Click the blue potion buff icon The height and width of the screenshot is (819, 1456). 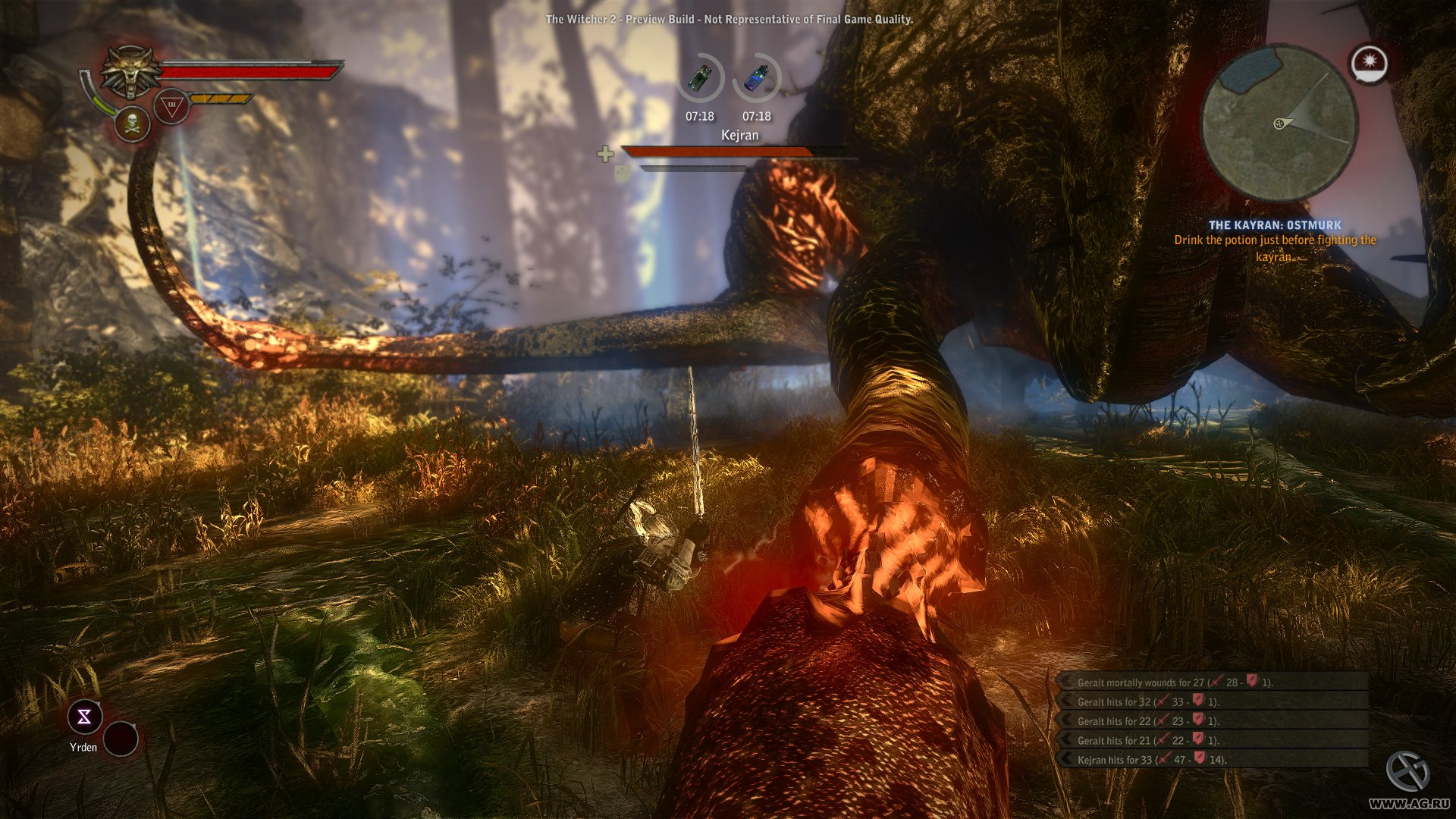(756, 78)
